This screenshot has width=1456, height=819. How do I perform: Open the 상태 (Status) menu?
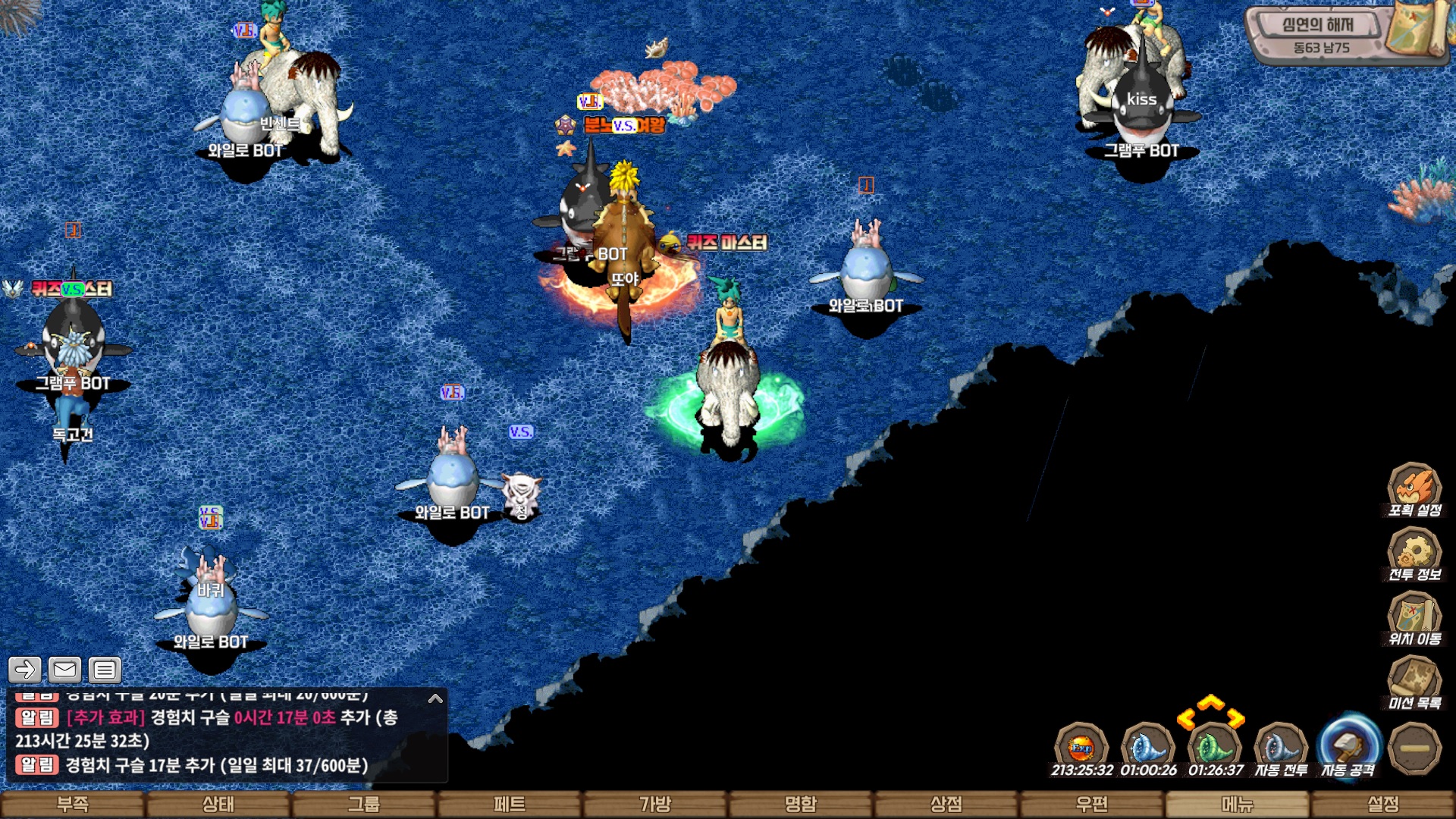(218, 804)
